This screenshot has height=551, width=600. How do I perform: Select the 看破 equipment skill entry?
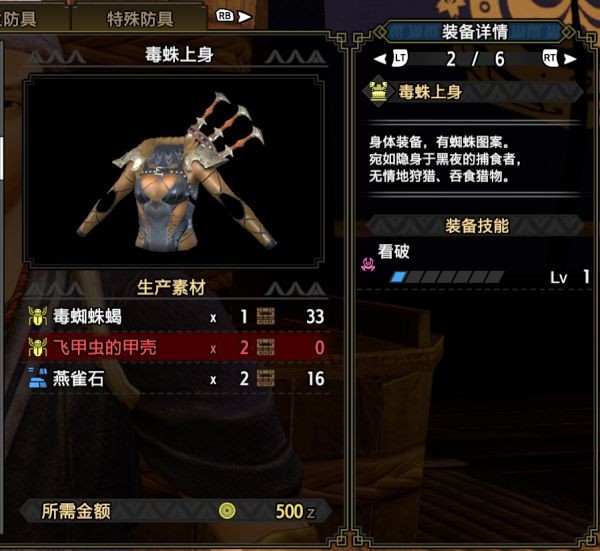point(470,264)
